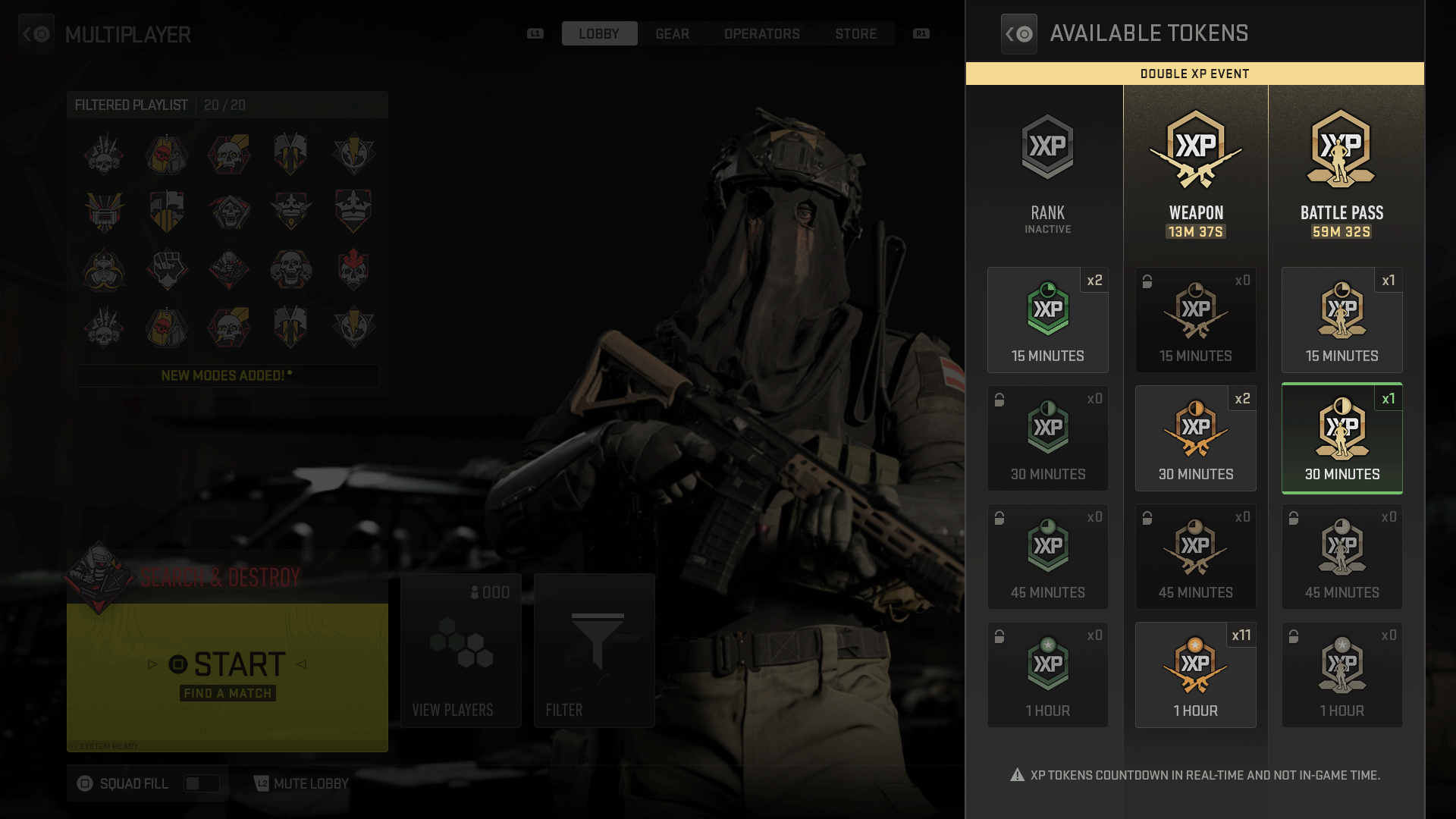
Task: Switch to the Gear tab
Action: tap(672, 34)
